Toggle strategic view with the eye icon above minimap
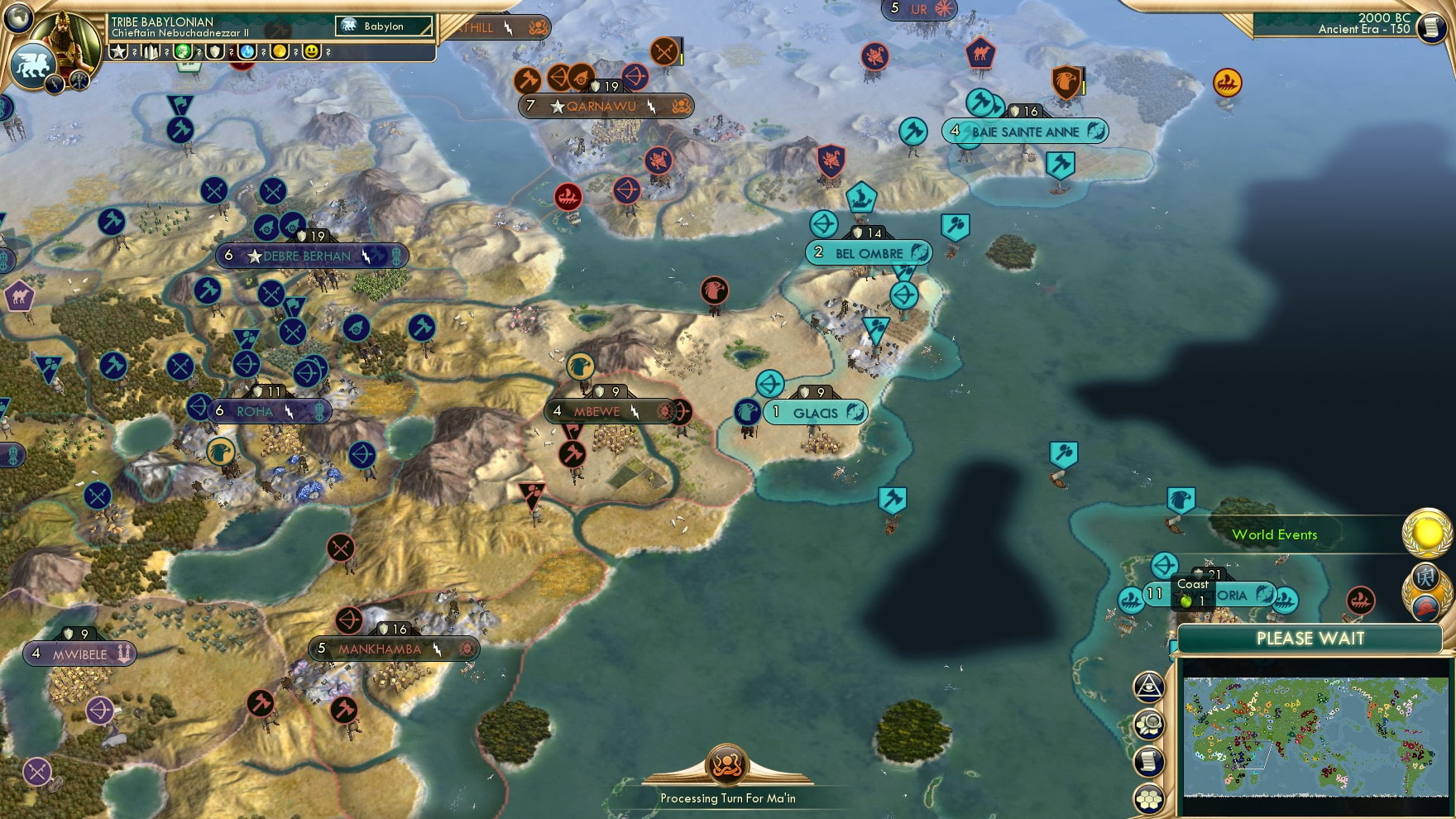The image size is (1456, 819). pos(1150,684)
